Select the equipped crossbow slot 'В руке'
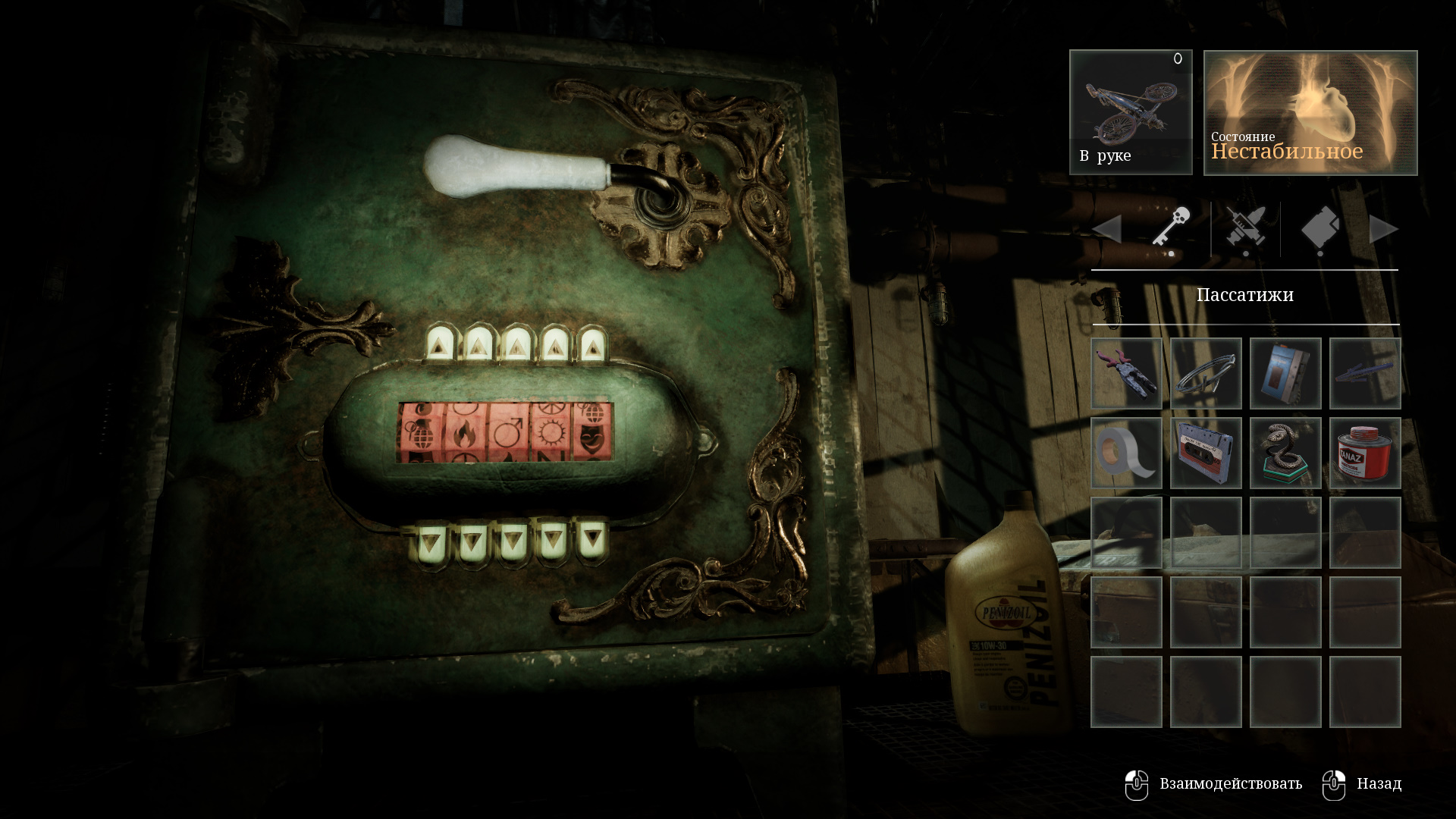This screenshot has height=819, width=1456. coord(1131,112)
